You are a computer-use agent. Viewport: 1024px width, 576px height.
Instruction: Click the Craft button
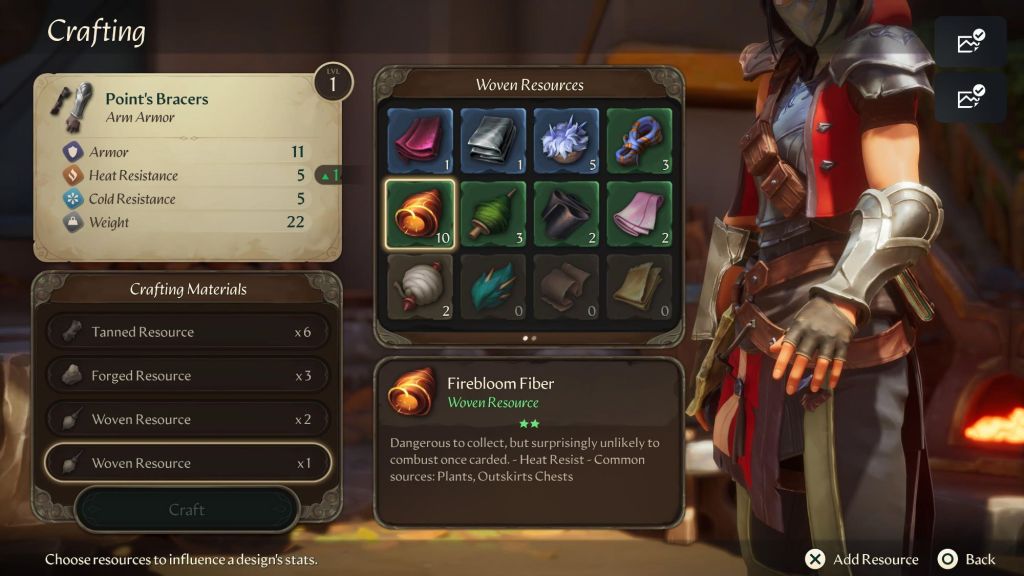pyautogui.click(x=187, y=510)
